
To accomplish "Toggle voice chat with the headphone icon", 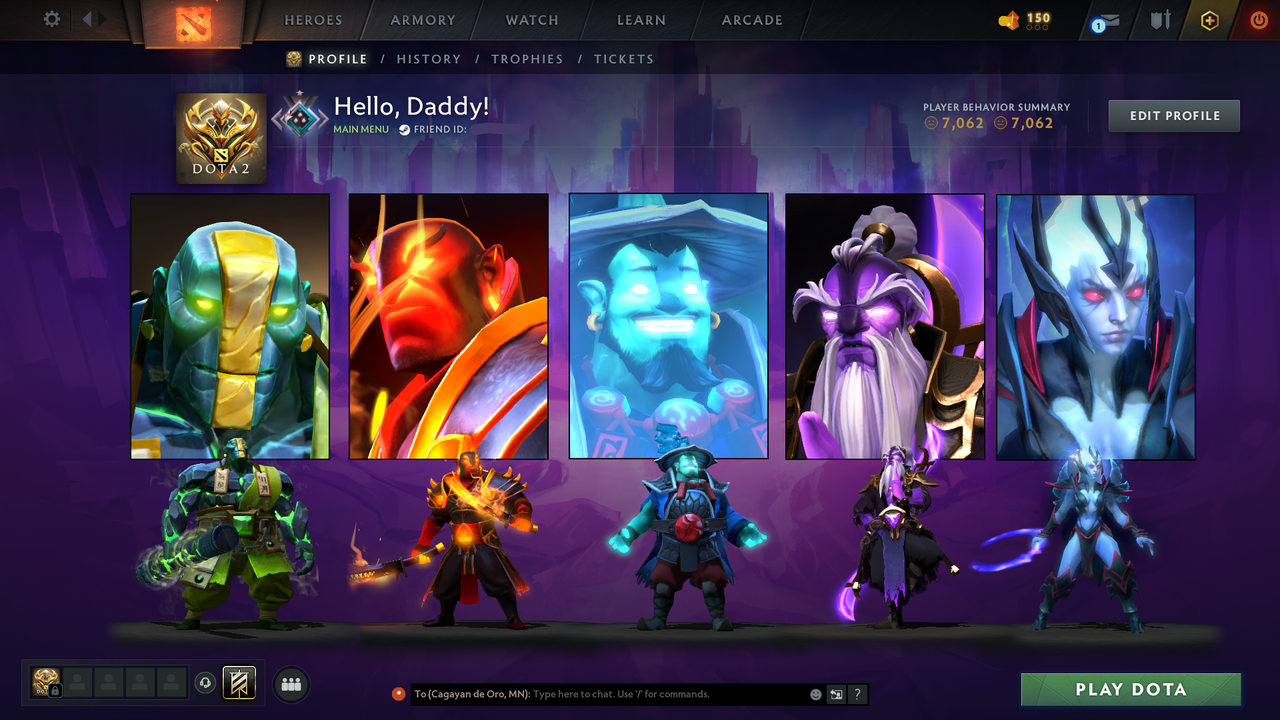I will pyautogui.click(x=207, y=683).
